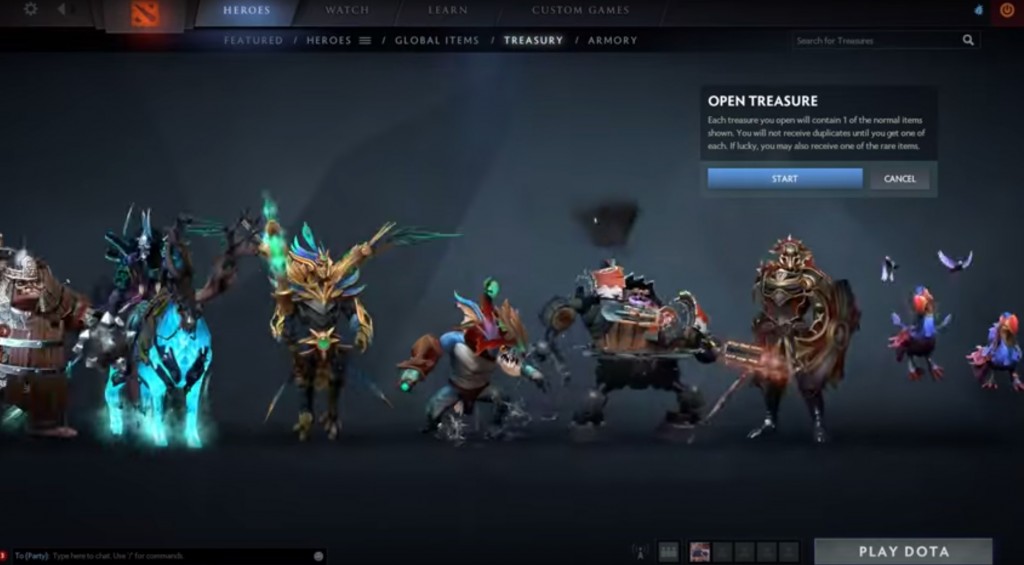1024x565 pixels.
Task: Click the red power quit button
Action: (1006, 10)
